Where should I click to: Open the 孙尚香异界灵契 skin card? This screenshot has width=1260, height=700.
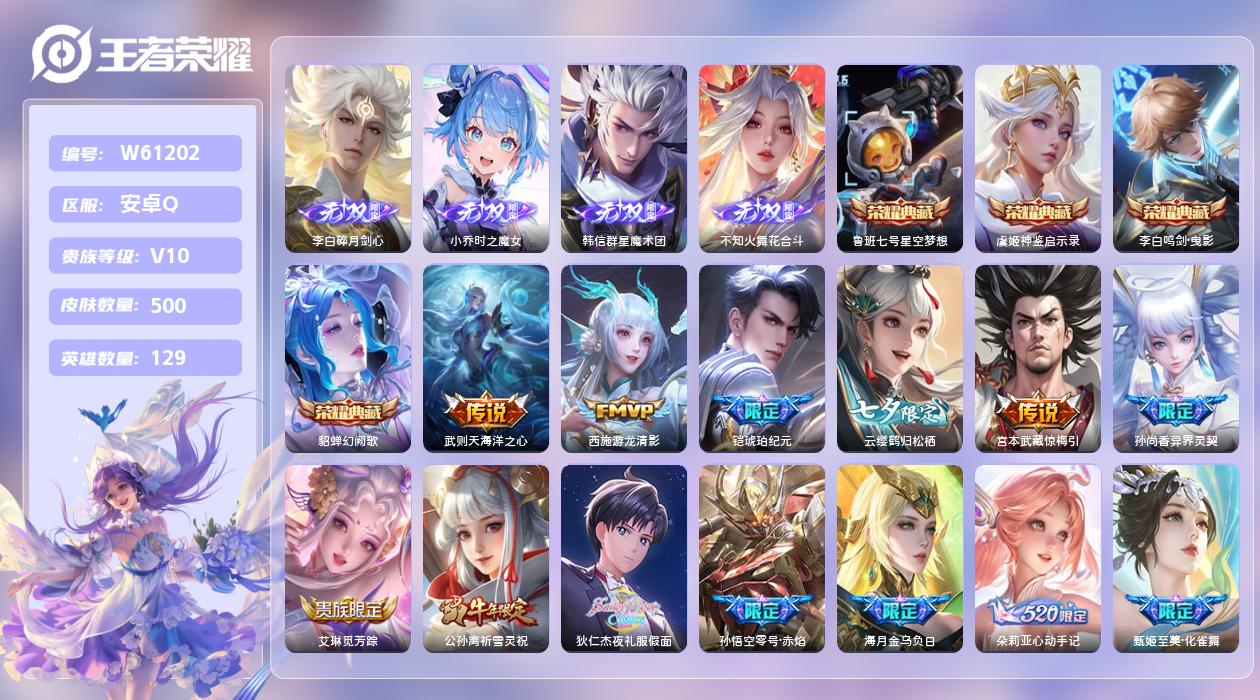point(1176,358)
